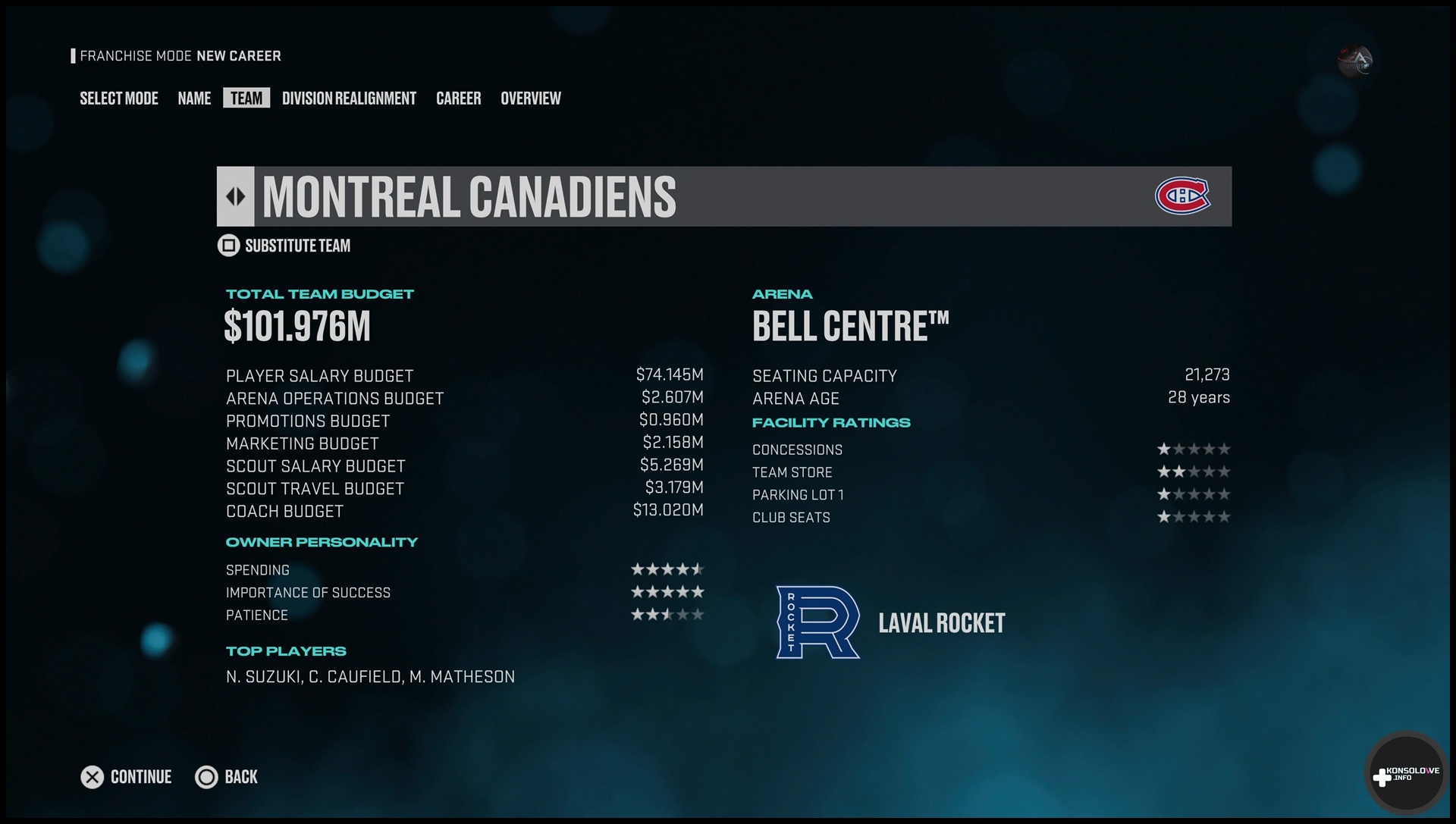Open the Career tab

pos(458,99)
